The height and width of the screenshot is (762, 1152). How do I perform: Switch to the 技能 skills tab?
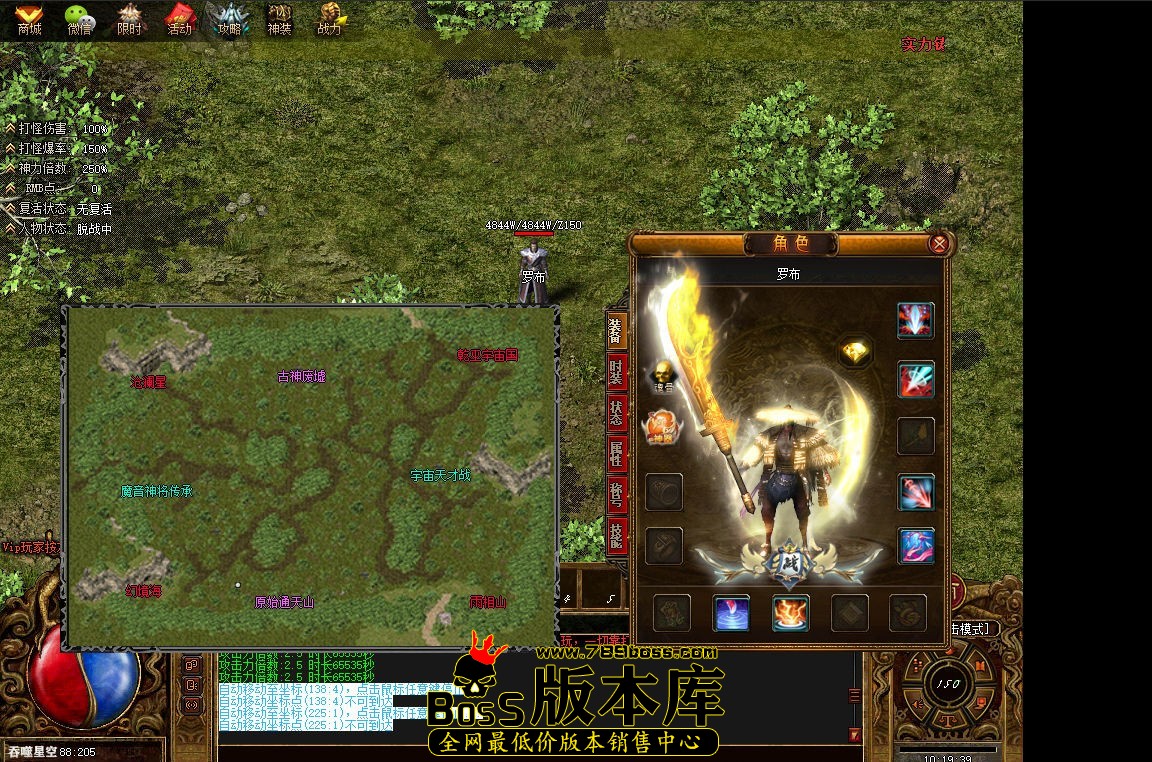pyautogui.click(x=616, y=537)
